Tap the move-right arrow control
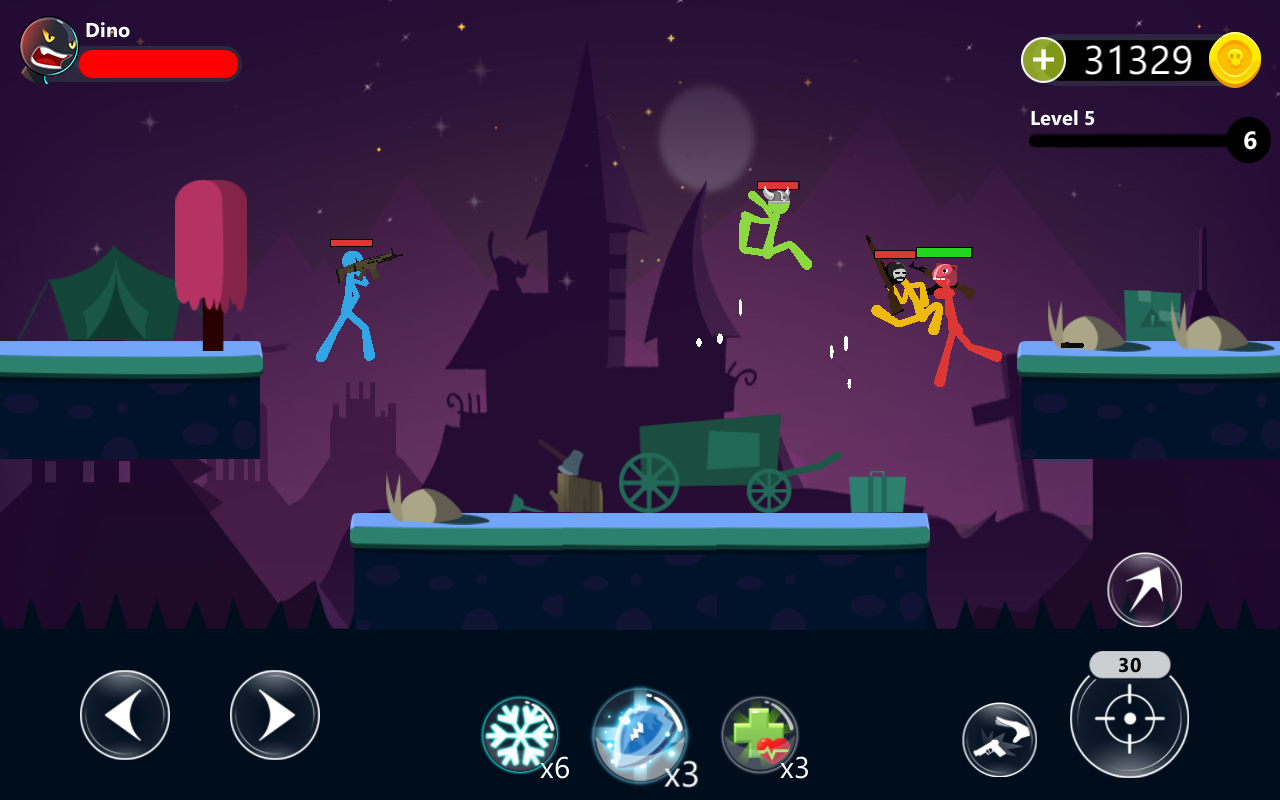The width and height of the screenshot is (1280, 800). 275,715
